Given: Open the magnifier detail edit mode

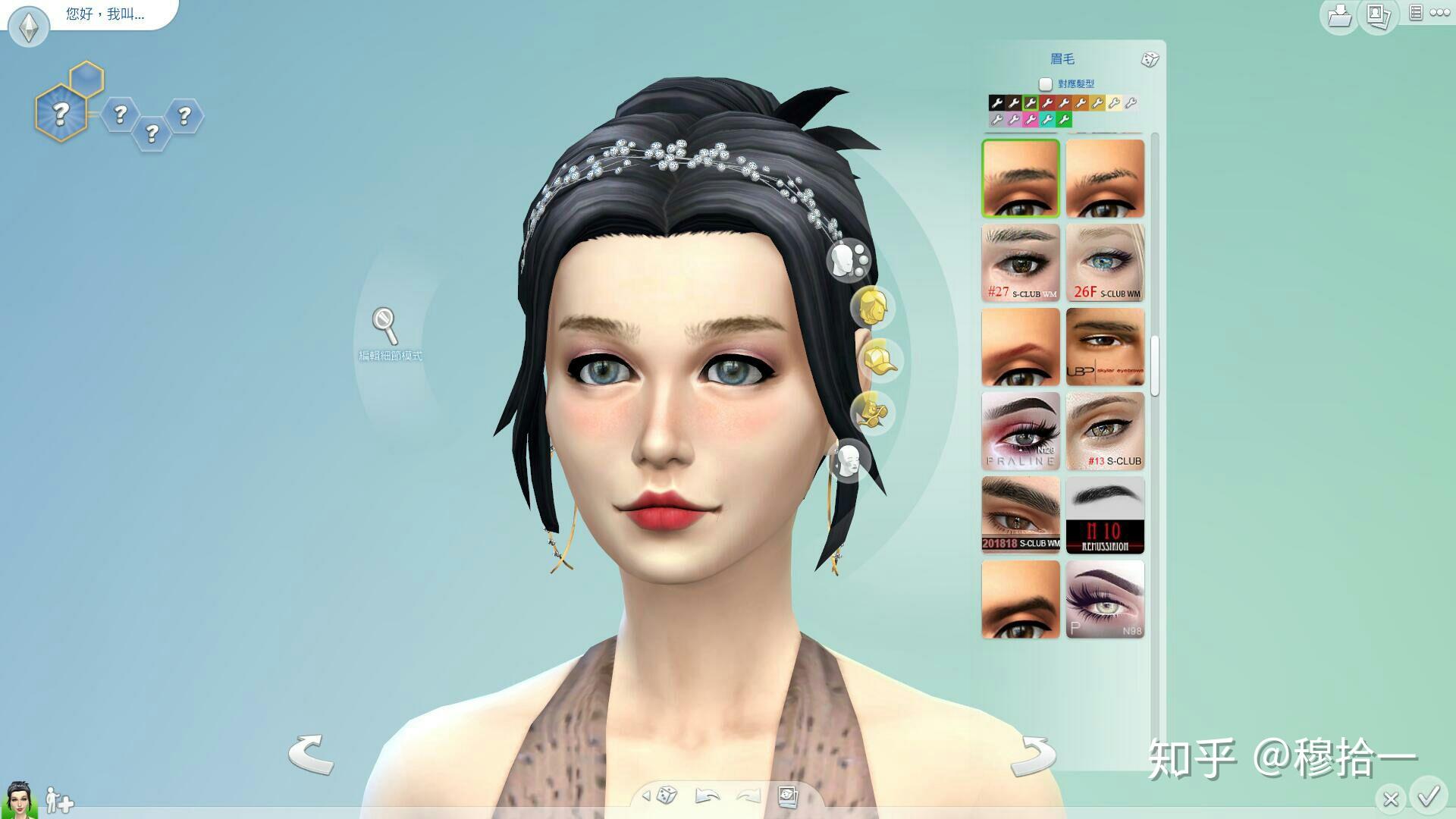Looking at the screenshot, I should point(385,325).
